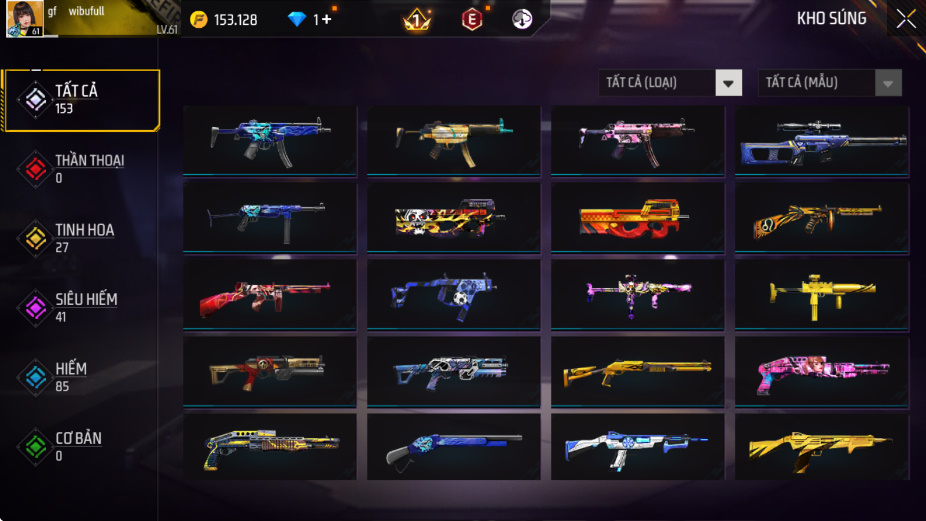Pick the blue sniper rifle with scope
This screenshot has height=521, width=926.
(821, 141)
